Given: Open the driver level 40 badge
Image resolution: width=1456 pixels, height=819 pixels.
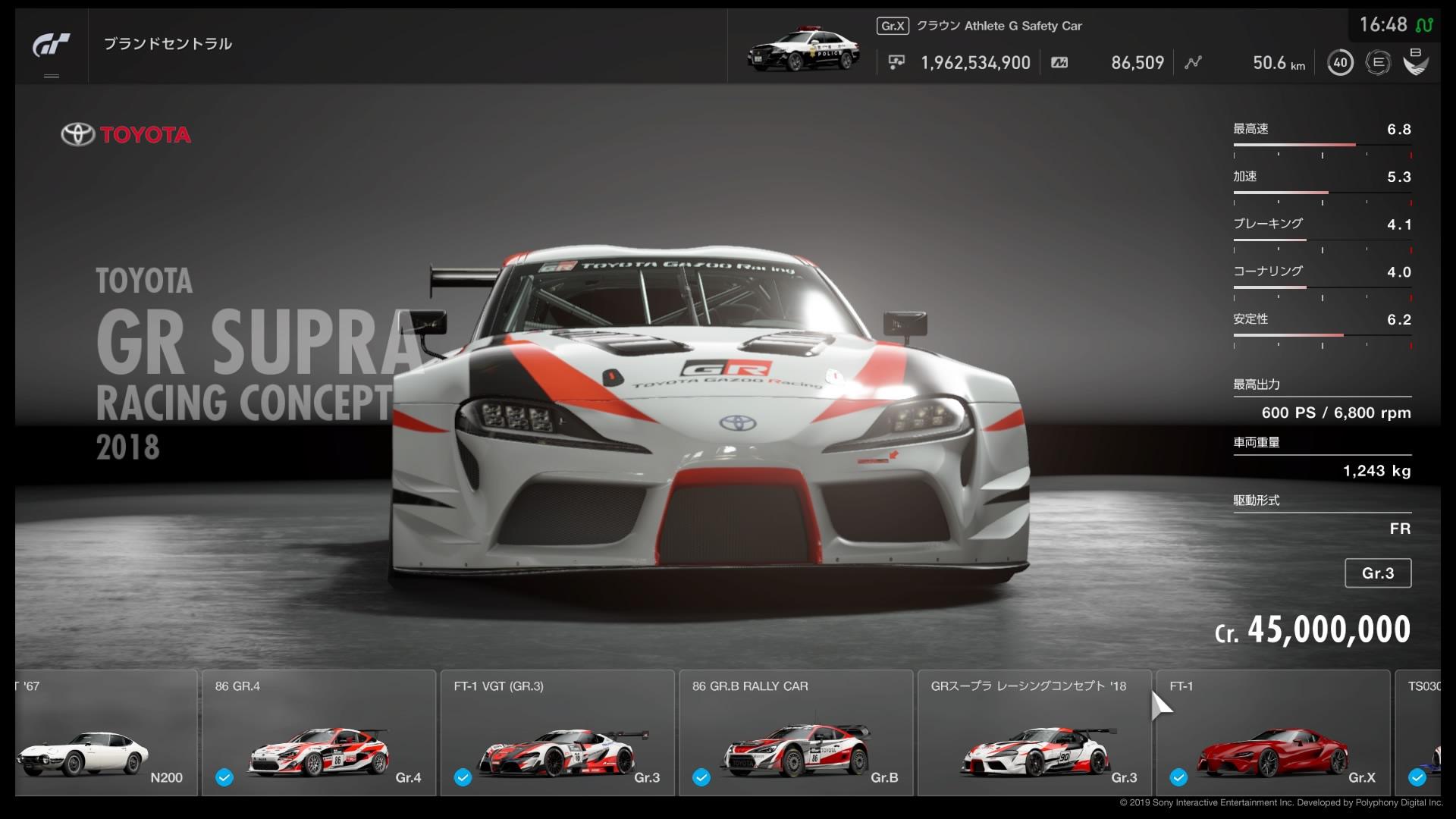Looking at the screenshot, I should pyautogui.click(x=1340, y=63).
